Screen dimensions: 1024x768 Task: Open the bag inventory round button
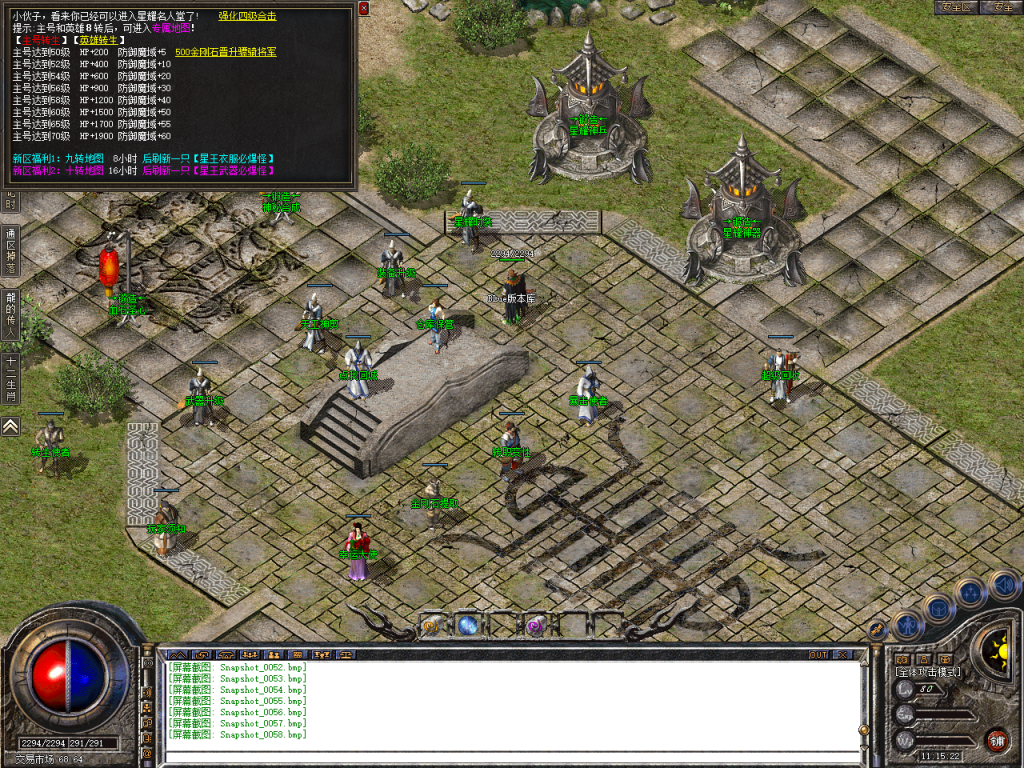(939, 607)
